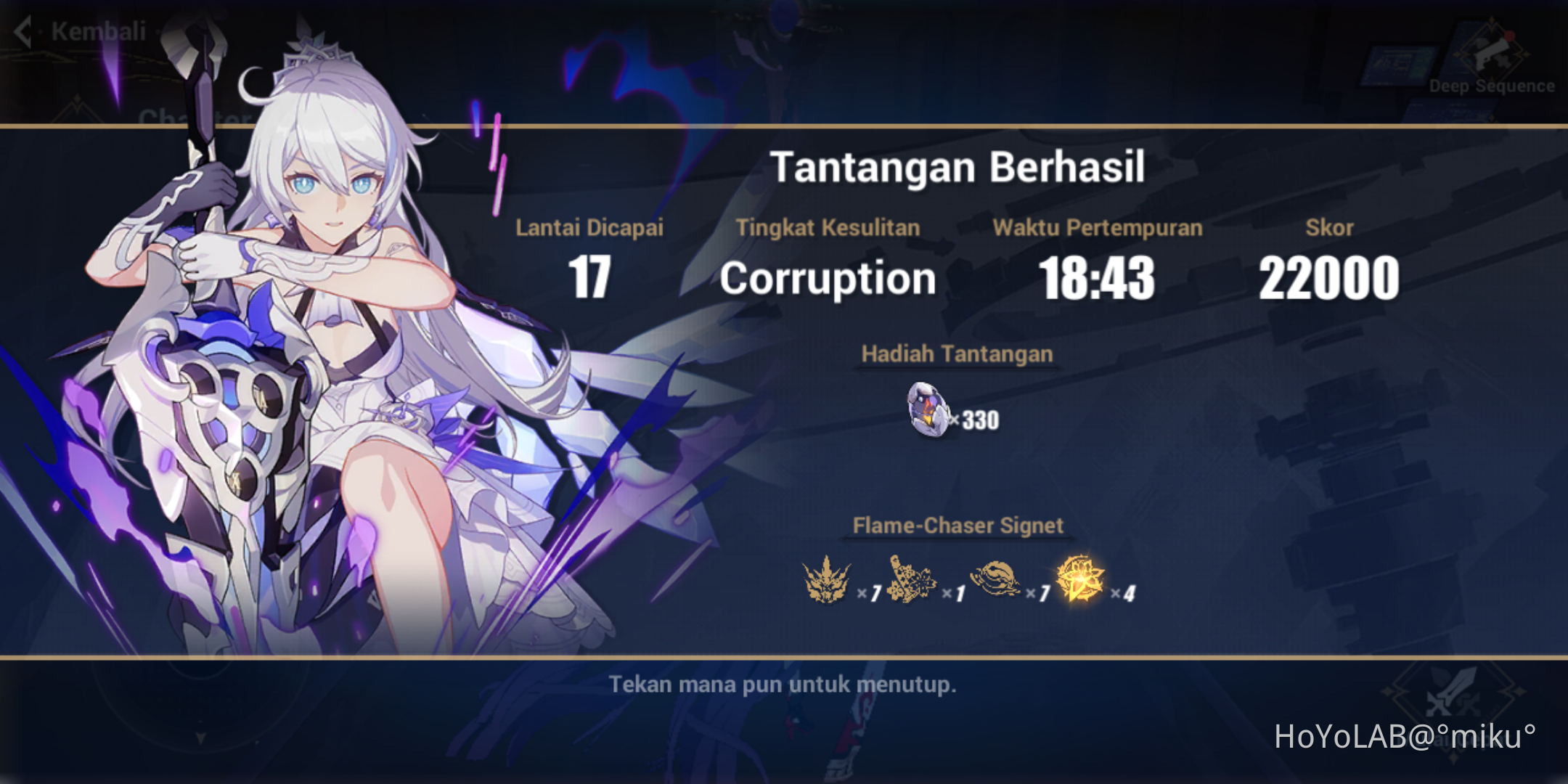1568x784 pixels.
Task: Select the Hadiah Tantangan header
Action: (957, 354)
